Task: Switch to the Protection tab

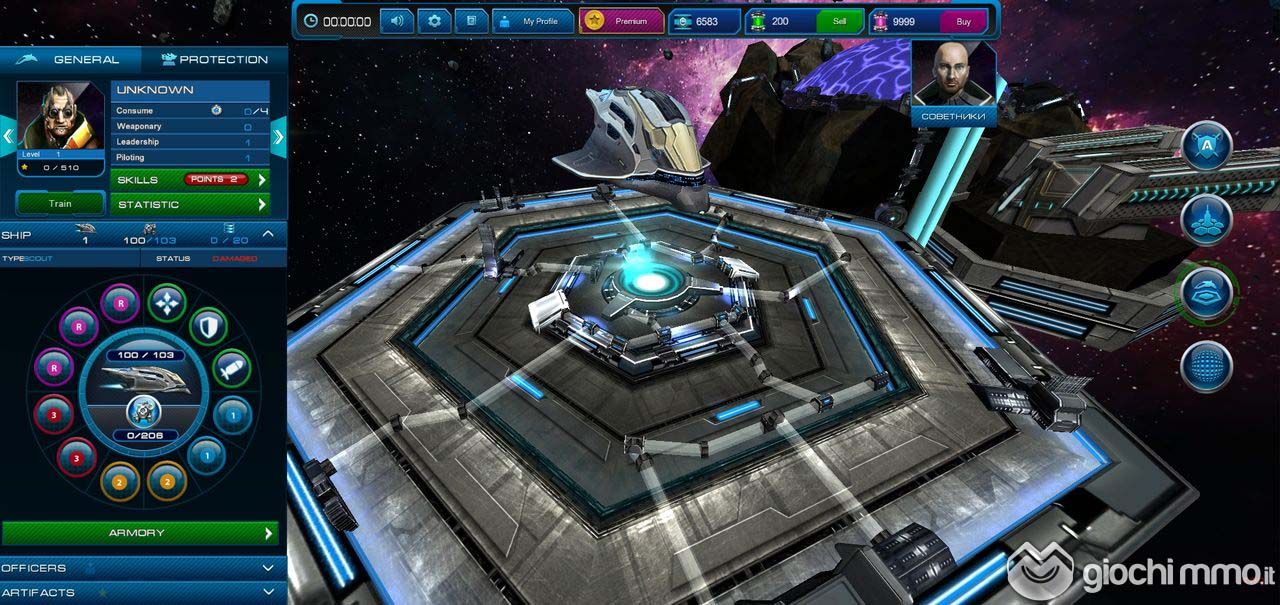Action: [215, 59]
